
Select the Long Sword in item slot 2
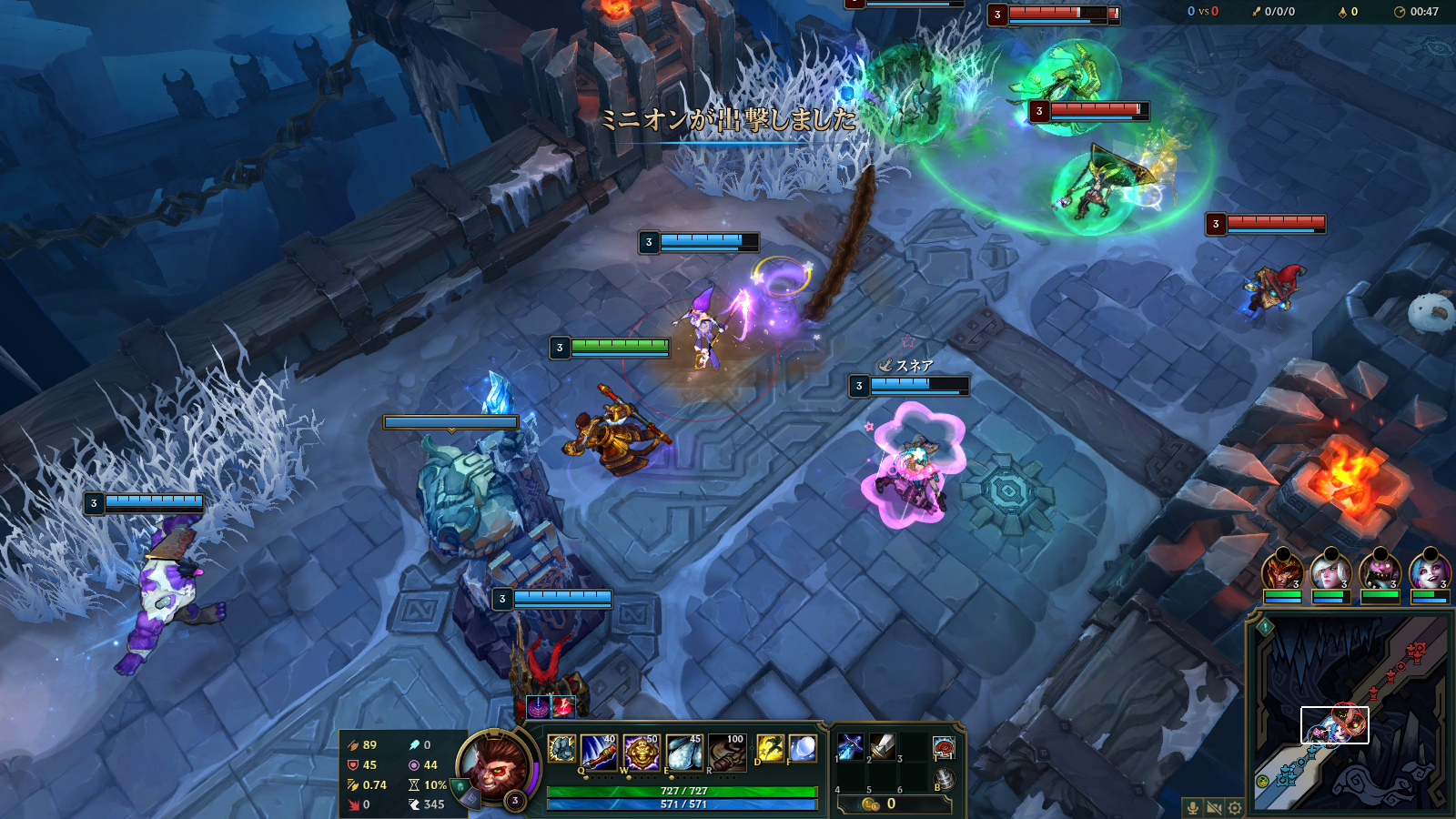pyautogui.click(x=882, y=747)
